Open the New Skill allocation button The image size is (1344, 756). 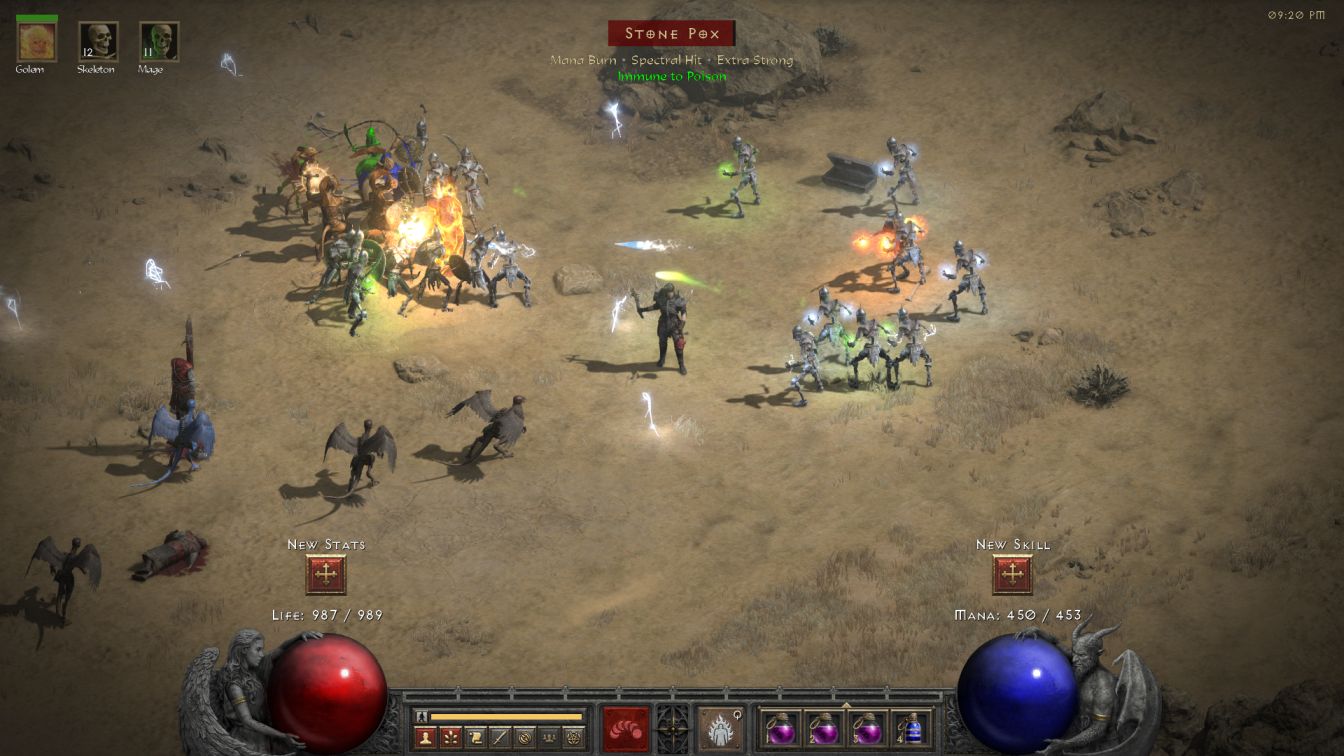pyautogui.click(x=1013, y=575)
